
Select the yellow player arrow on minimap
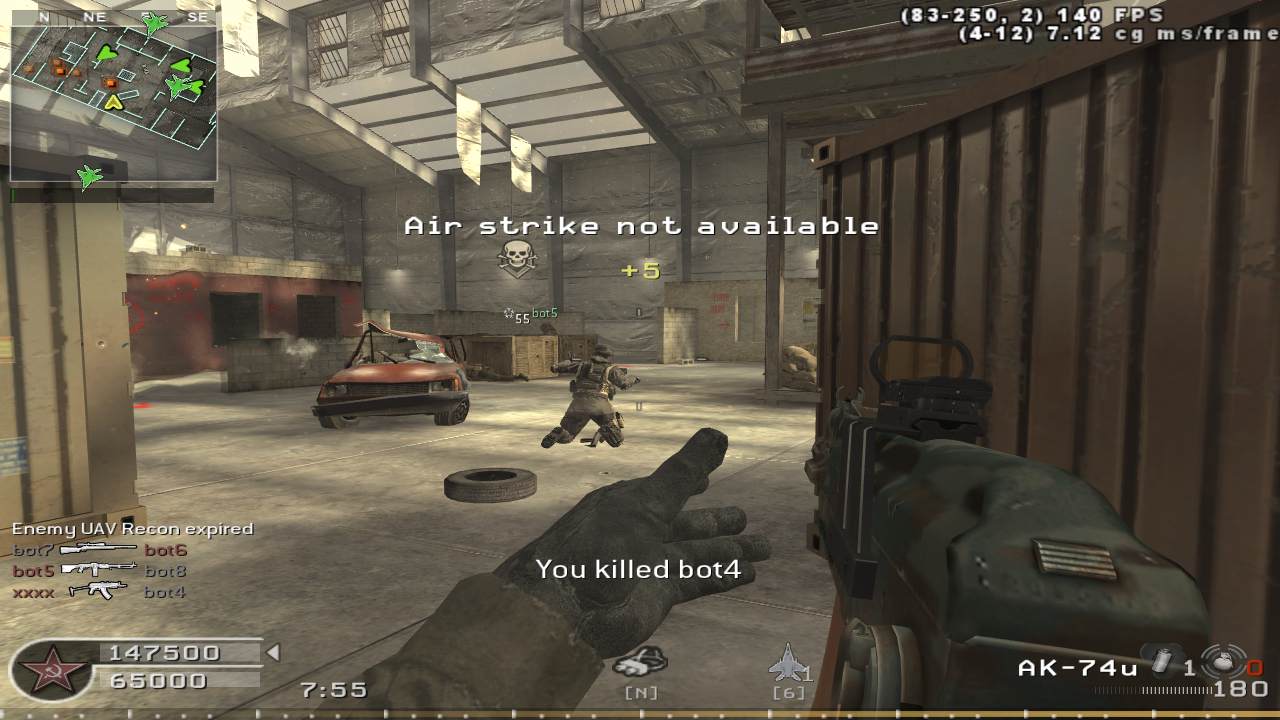[113, 101]
